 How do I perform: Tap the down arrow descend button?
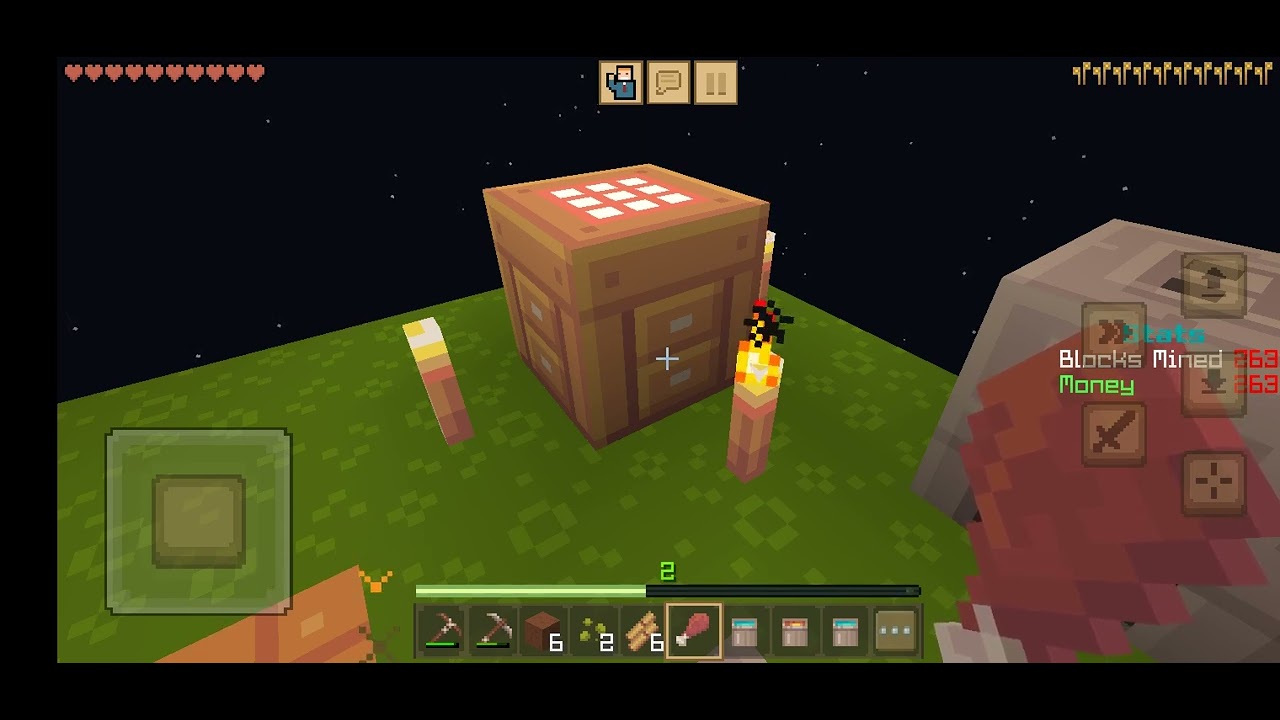(x=1213, y=384)
